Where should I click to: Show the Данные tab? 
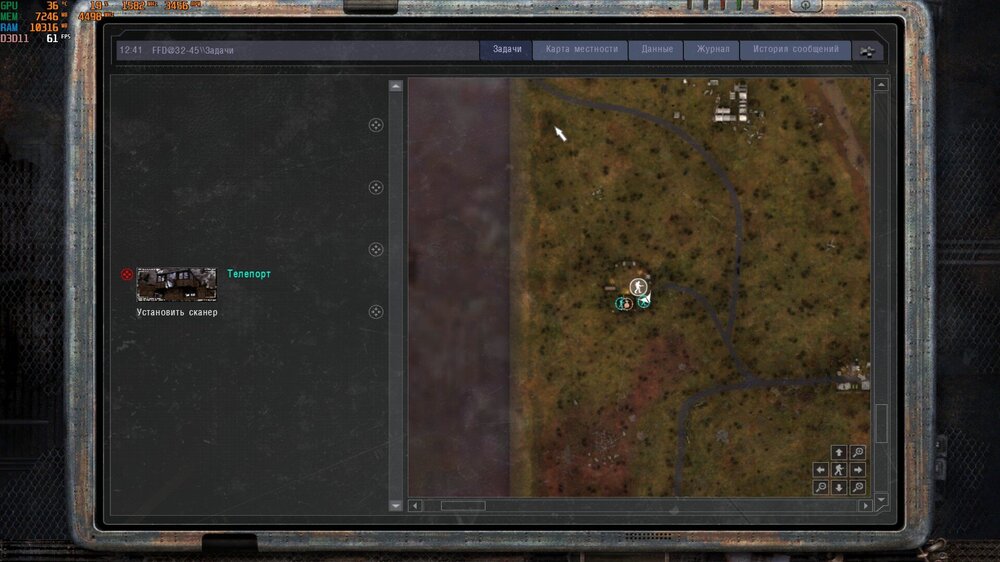tap(656, 50)
